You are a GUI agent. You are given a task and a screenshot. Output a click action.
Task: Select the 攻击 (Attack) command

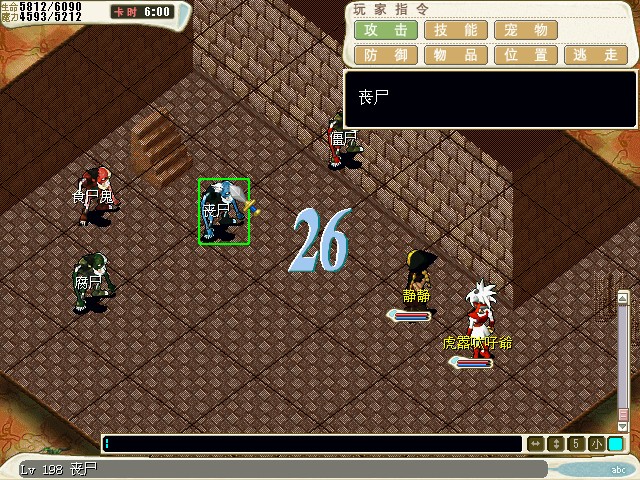point(386,30)
